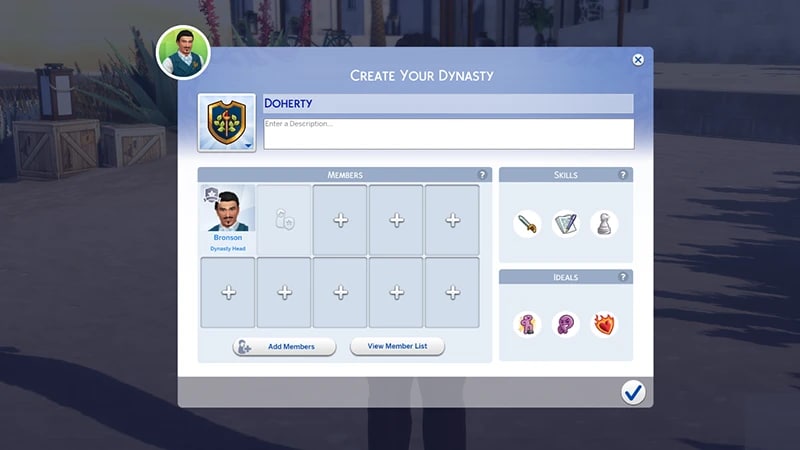Image resolution: width=800 pixels, height=450 pixels.
Task: Edit the Doherty dynasty name field
Action: coord(446,104)
